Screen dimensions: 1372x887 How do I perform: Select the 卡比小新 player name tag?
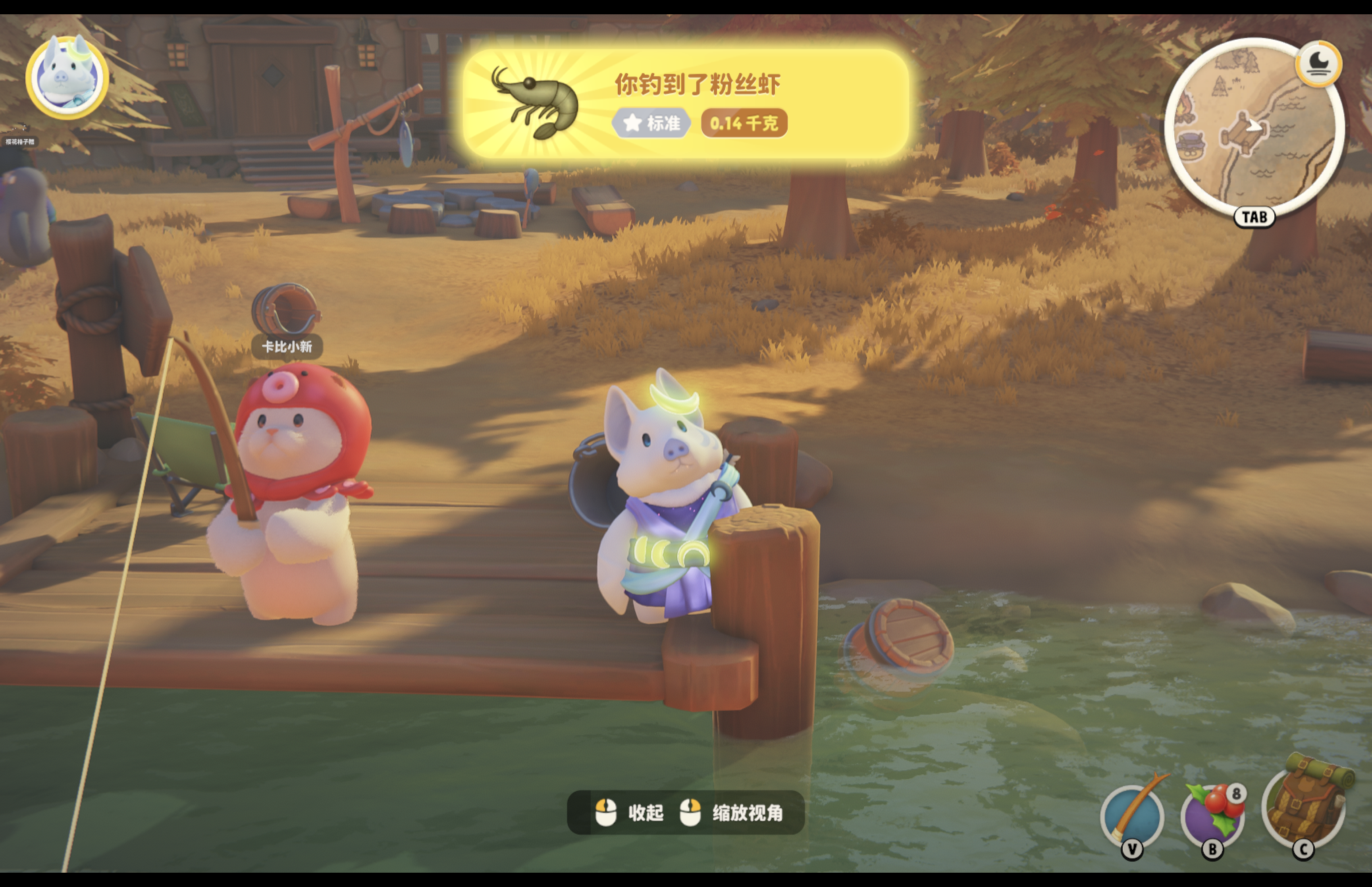(x=287, y=347)
